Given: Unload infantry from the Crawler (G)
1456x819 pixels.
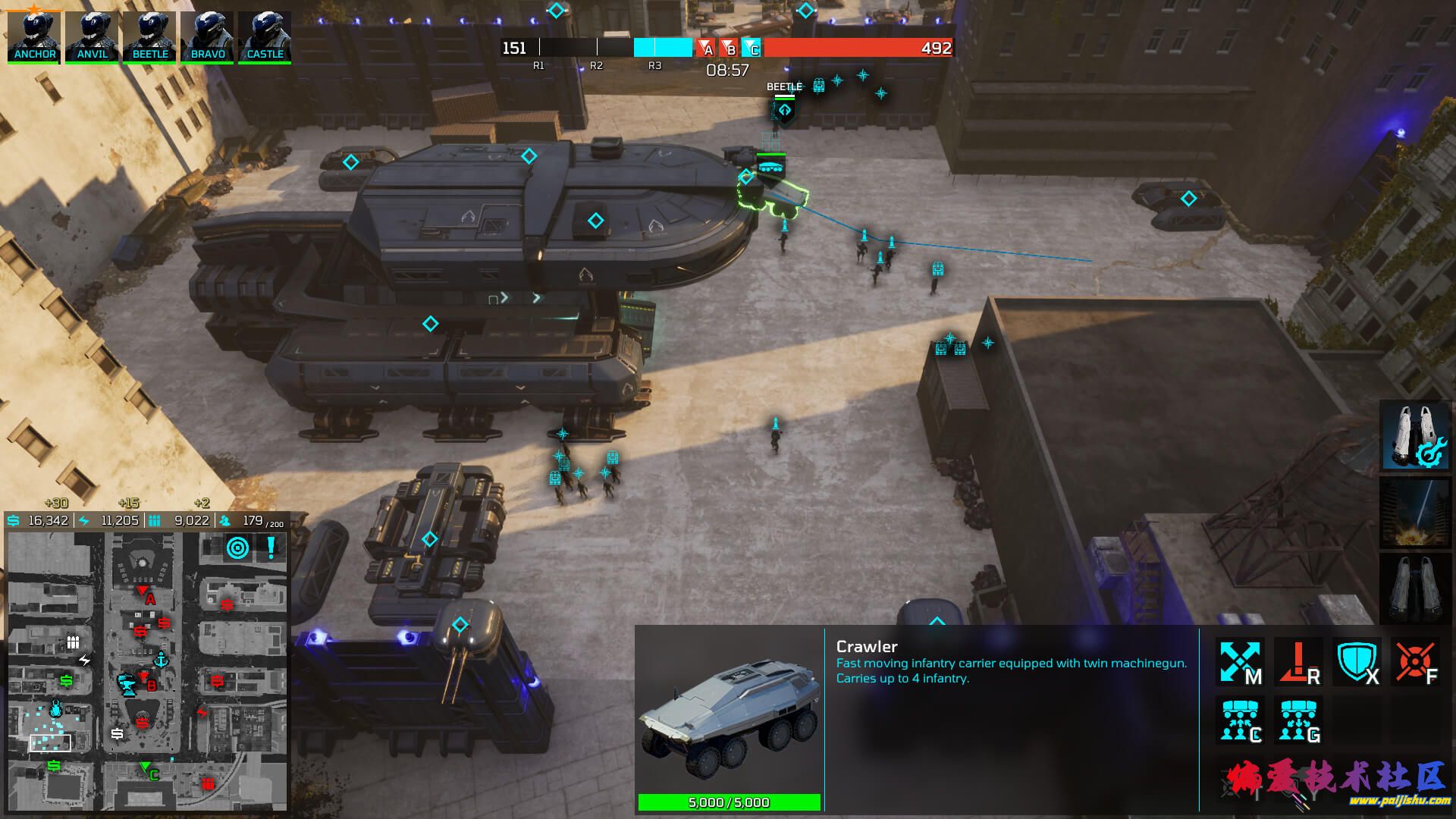Looking at the screenshot, I should pyautogui.click(x=1298, y=720).
